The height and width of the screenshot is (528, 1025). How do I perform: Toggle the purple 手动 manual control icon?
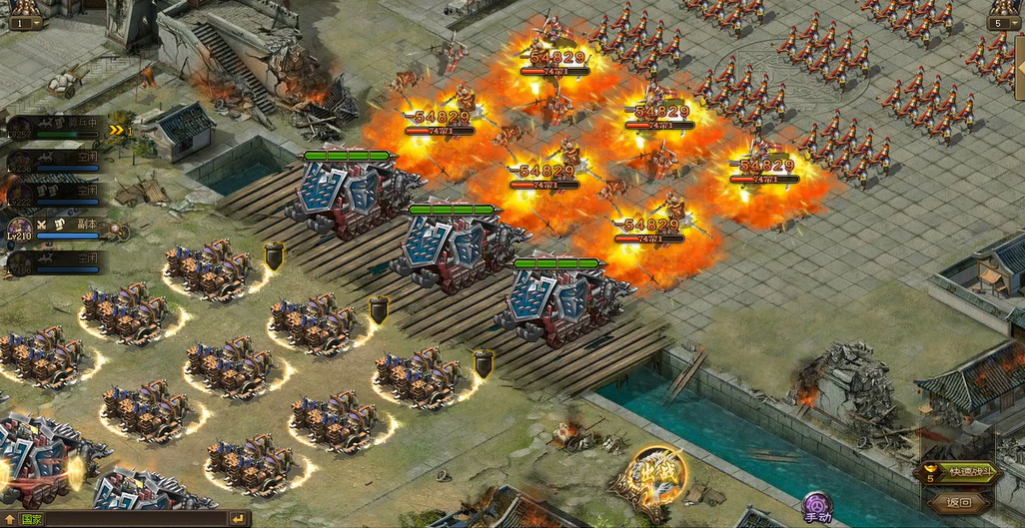[817, 505]
